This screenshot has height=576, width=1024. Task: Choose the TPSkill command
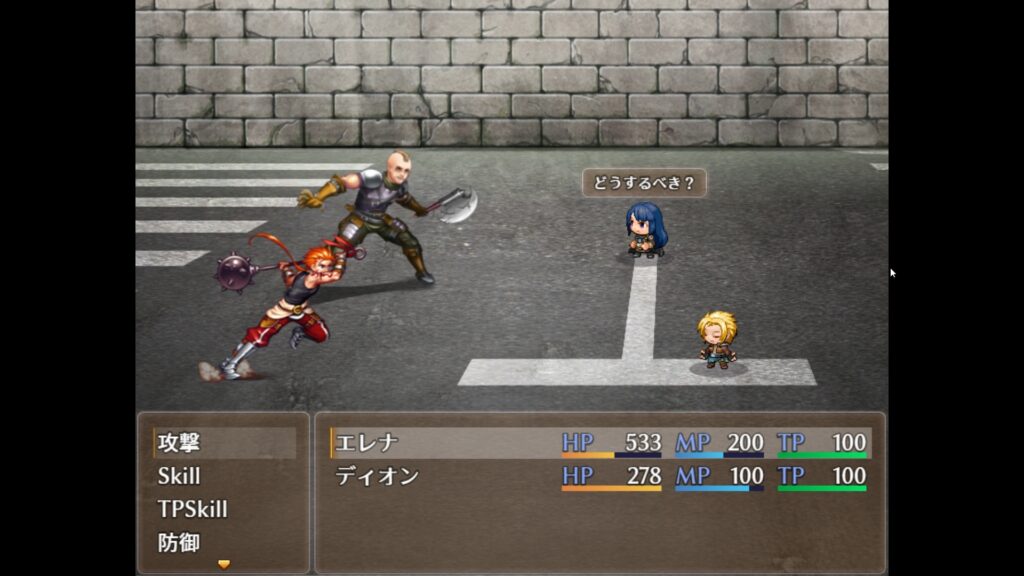(192, 509)
